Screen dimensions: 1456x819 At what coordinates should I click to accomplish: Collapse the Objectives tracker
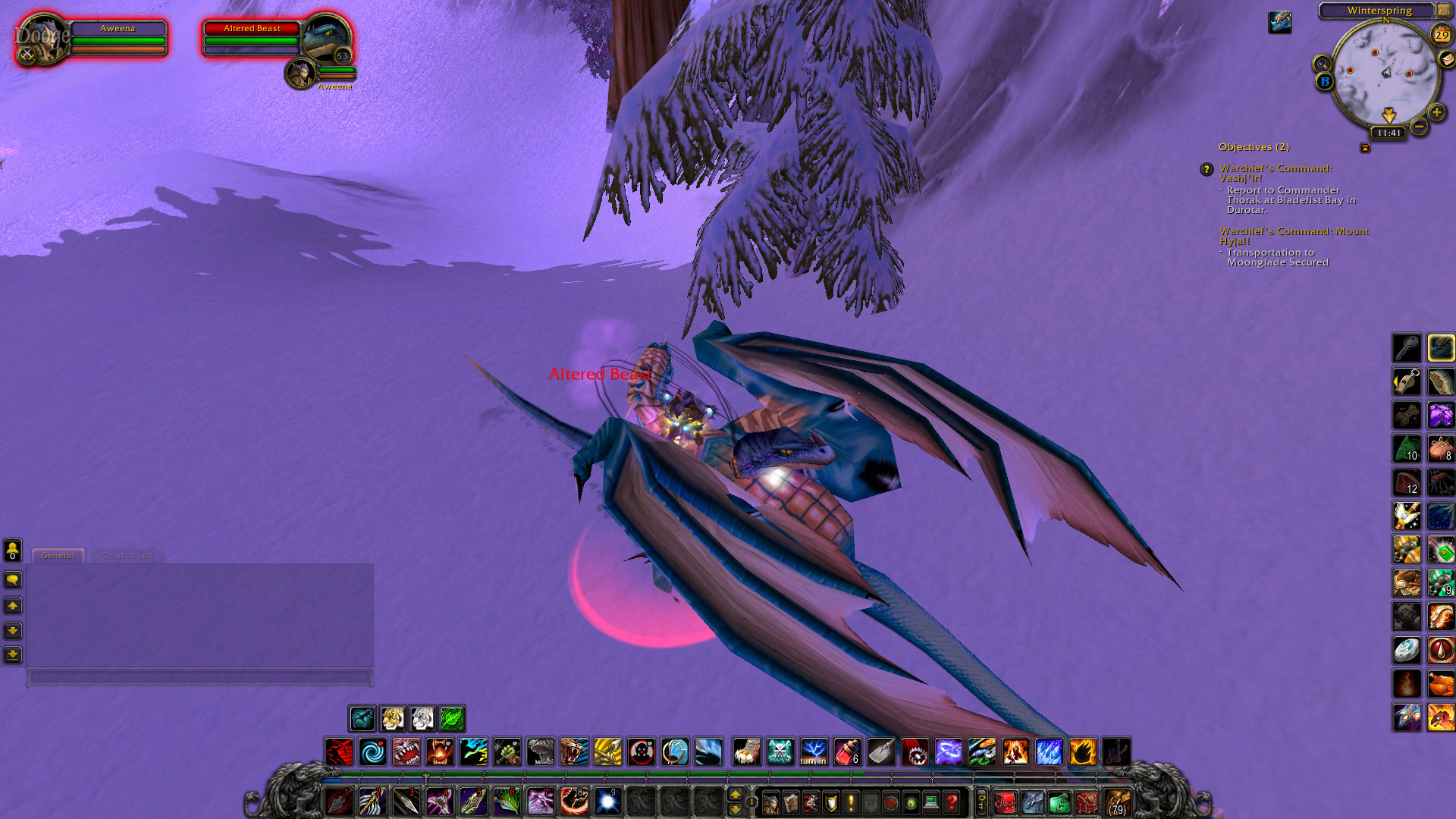coord(1366,148)
